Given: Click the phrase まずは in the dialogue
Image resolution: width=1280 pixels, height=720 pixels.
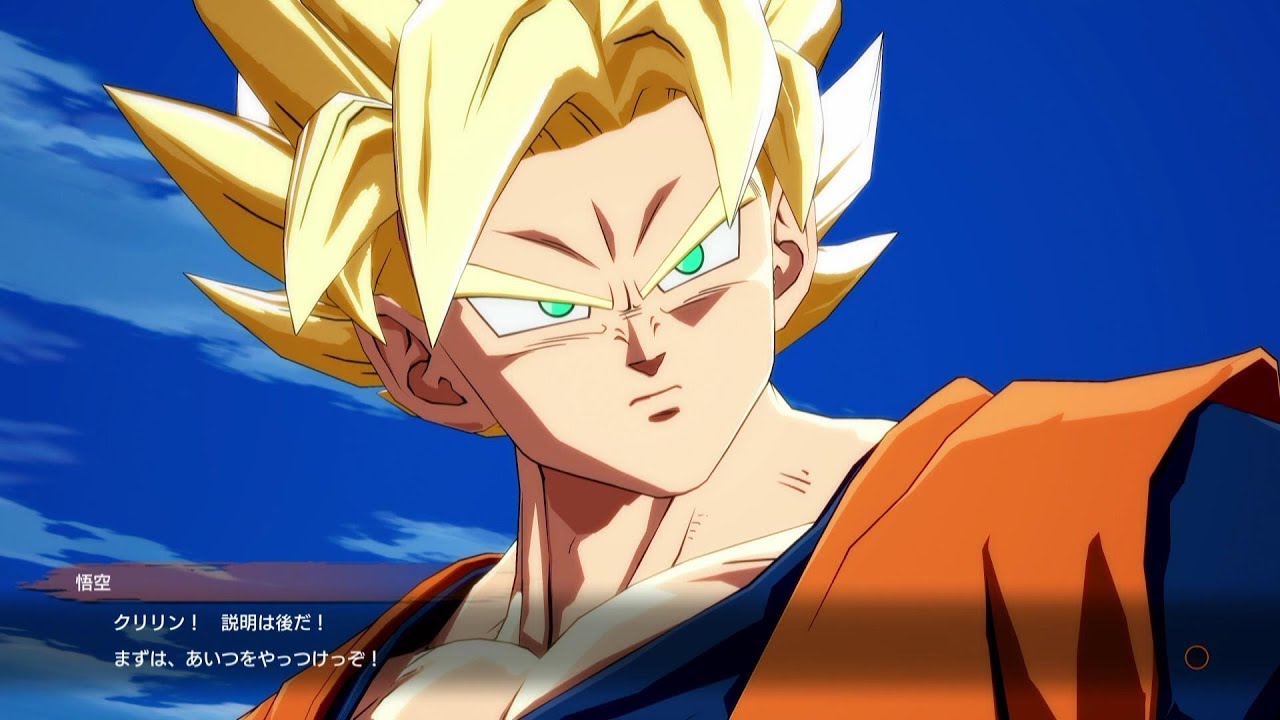Looking at the screenshot, I should pos(142,660).
